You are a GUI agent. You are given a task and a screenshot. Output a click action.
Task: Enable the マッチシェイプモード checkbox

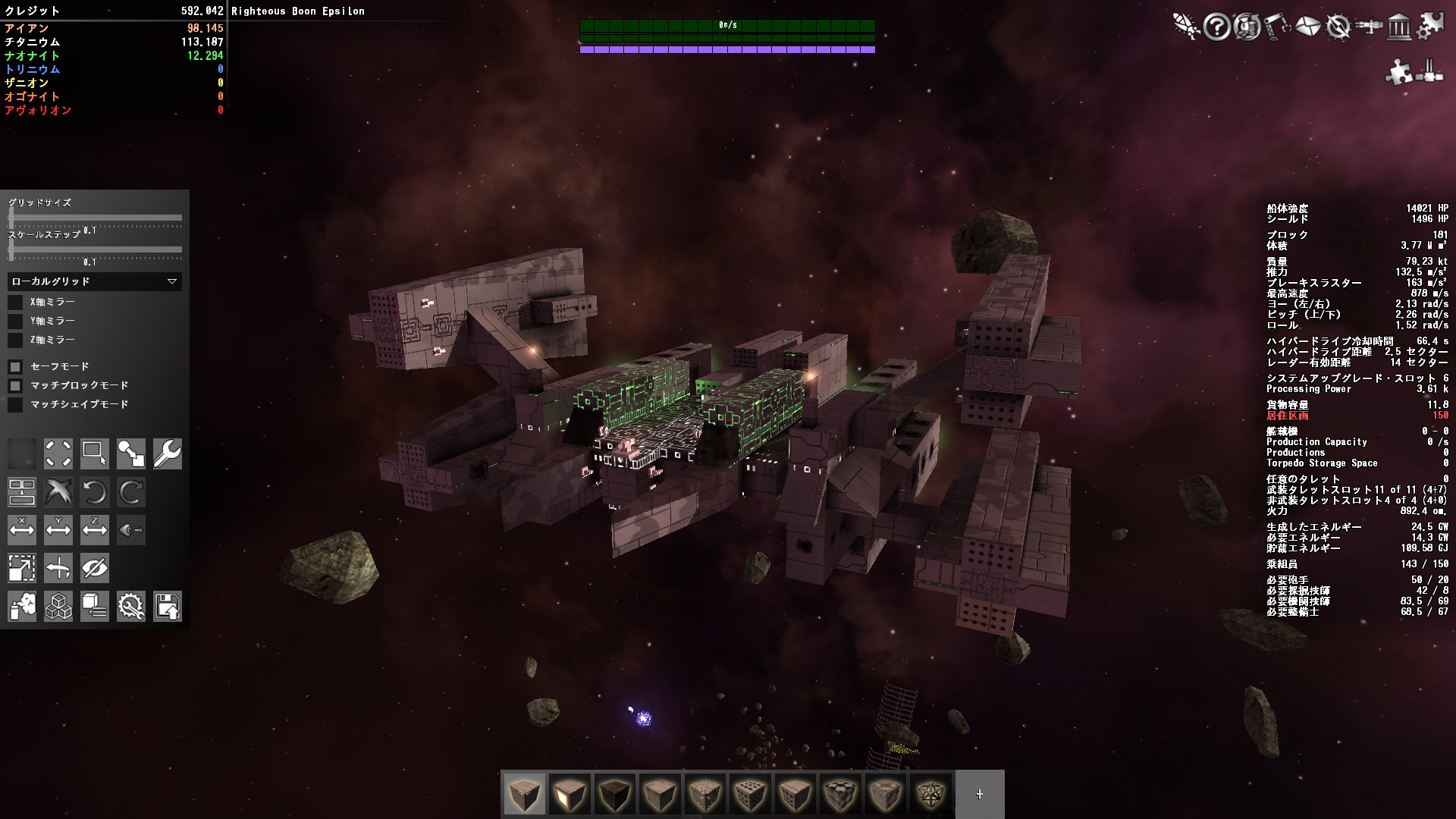pyautogui.click(x=16, y=404)
